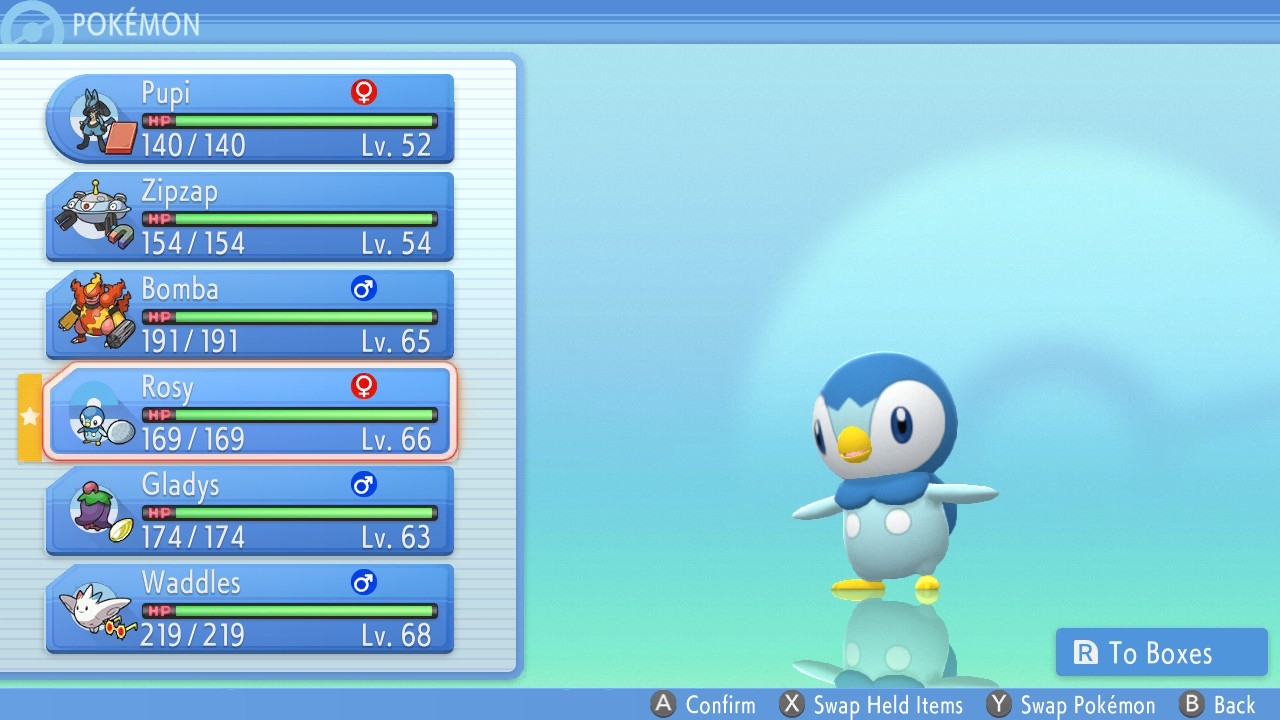Choose Zipzap in the party list

point(250,217)
